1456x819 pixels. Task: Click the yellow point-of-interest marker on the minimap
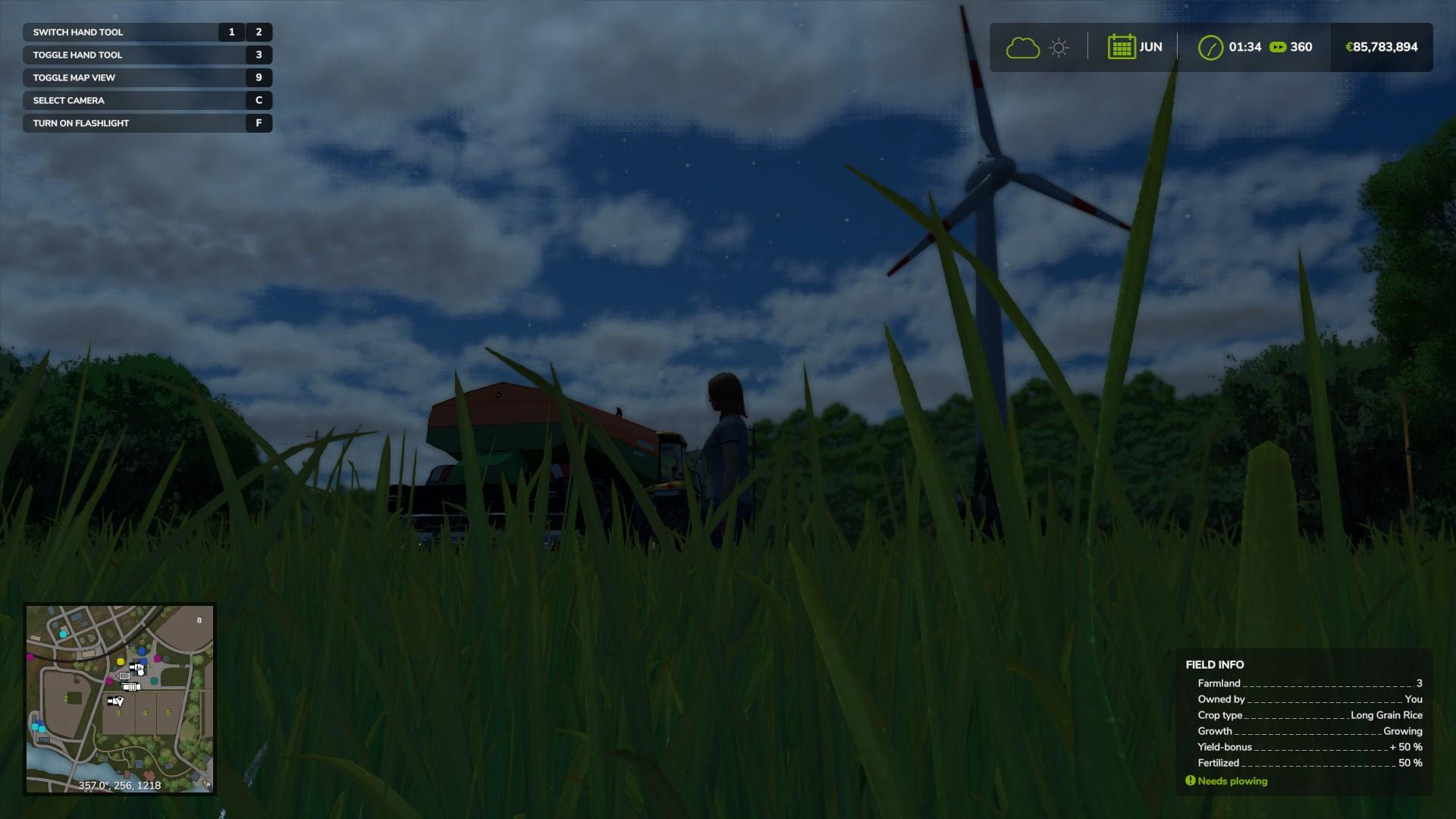(121, 661)
